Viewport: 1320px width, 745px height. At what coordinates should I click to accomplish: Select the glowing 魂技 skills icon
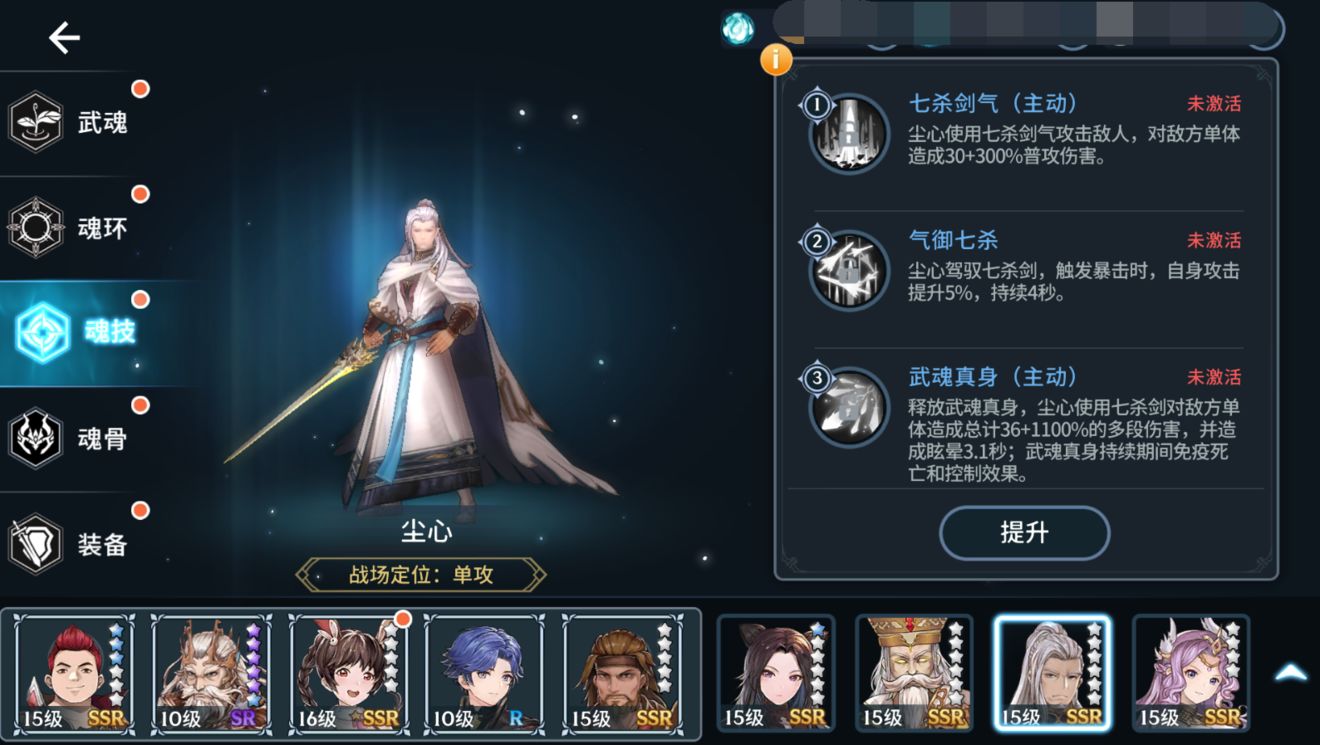pyautogui.click(x=37, y=332)
